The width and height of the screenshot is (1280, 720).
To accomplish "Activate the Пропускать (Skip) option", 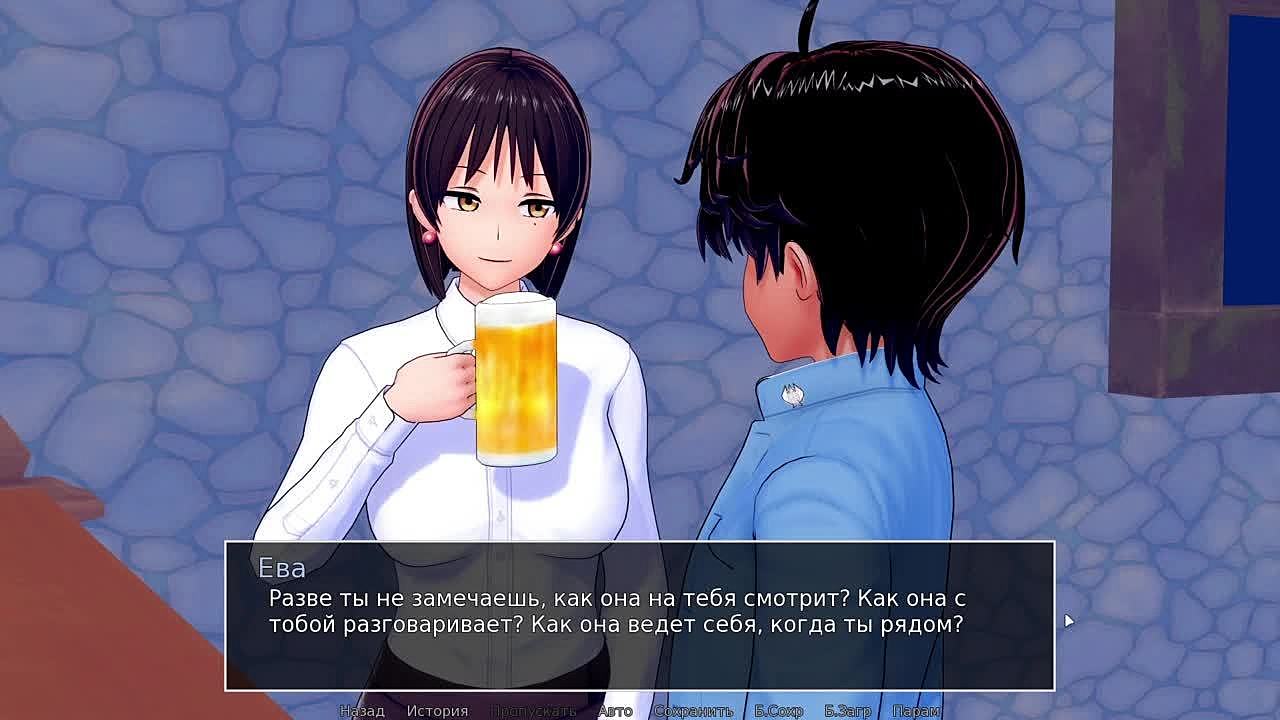I will 533,711.
